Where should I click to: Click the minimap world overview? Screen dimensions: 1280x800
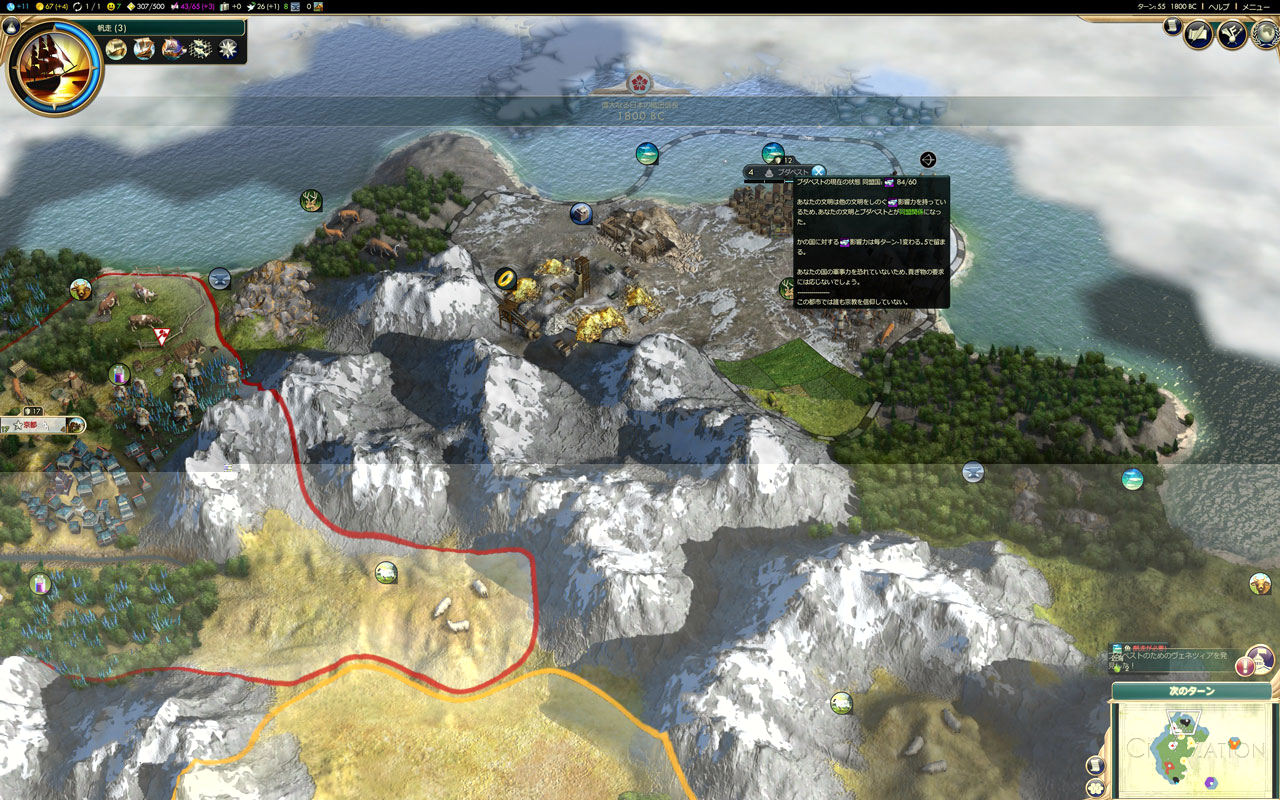pos(1190,750)
